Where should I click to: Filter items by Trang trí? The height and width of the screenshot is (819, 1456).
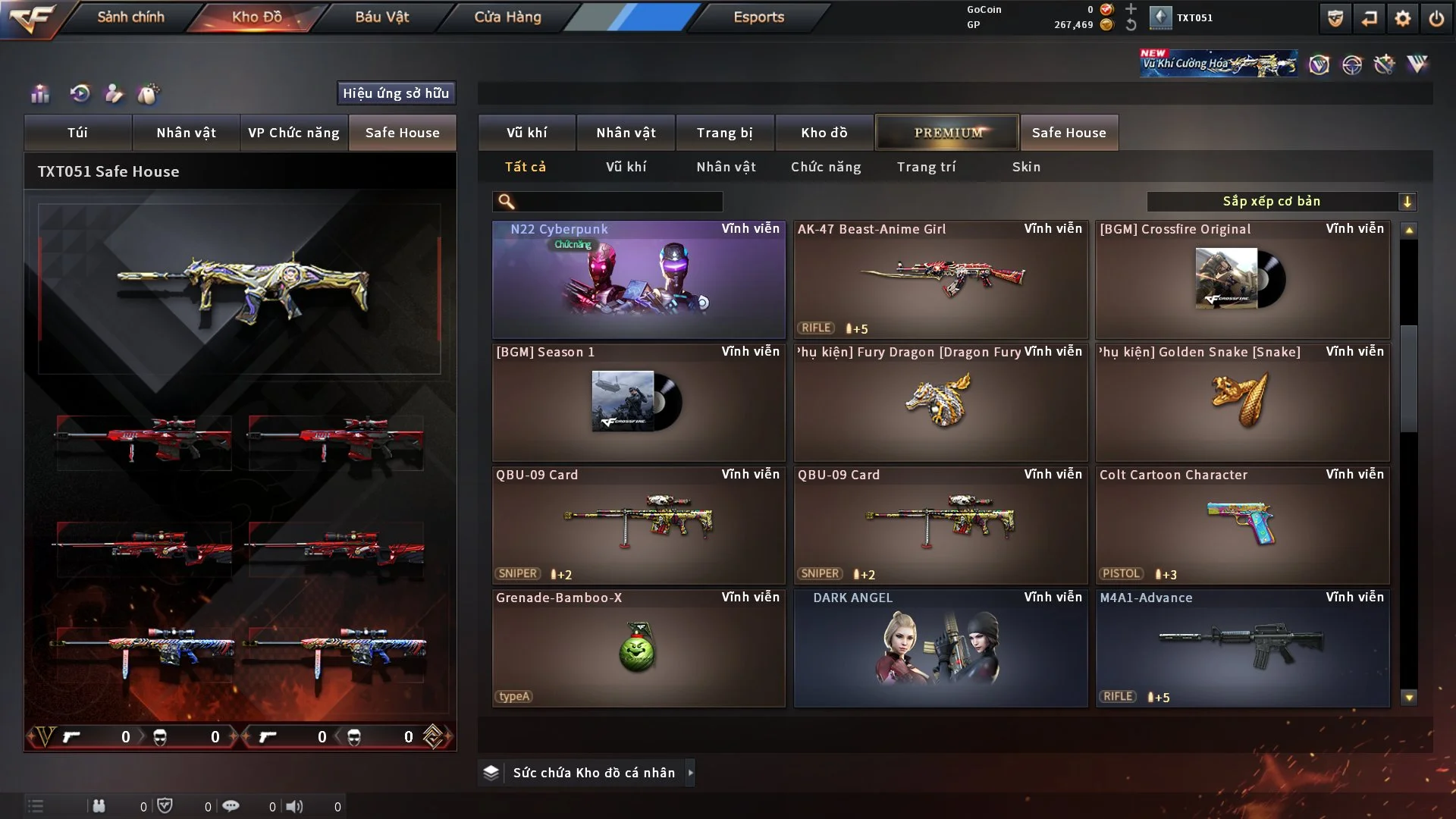pyautogui.click(x=926, y=167)
